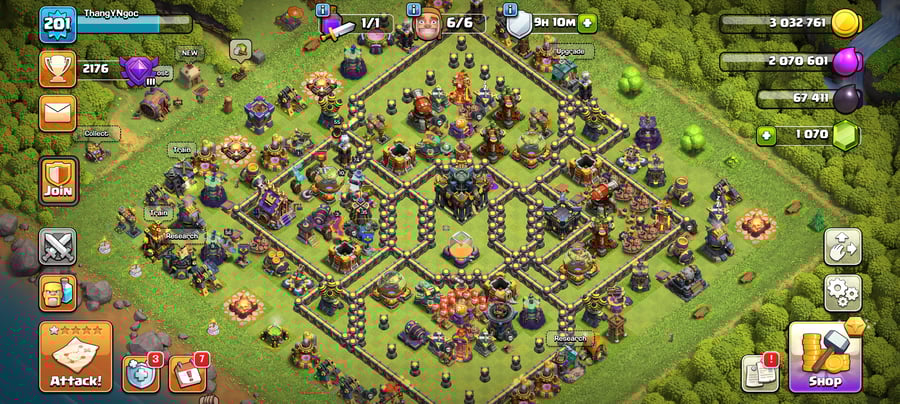Open the news papers icon with alert

pos(759,372)
